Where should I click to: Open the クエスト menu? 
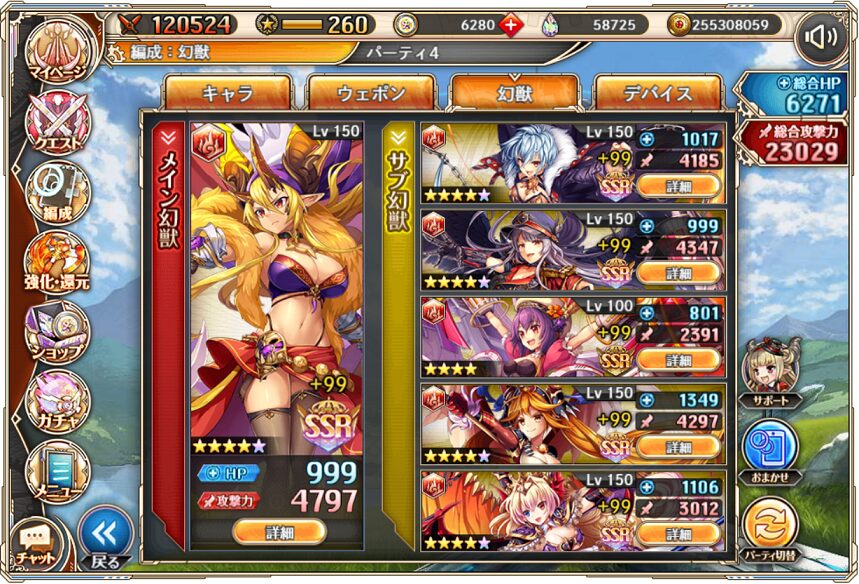point(58,126)
